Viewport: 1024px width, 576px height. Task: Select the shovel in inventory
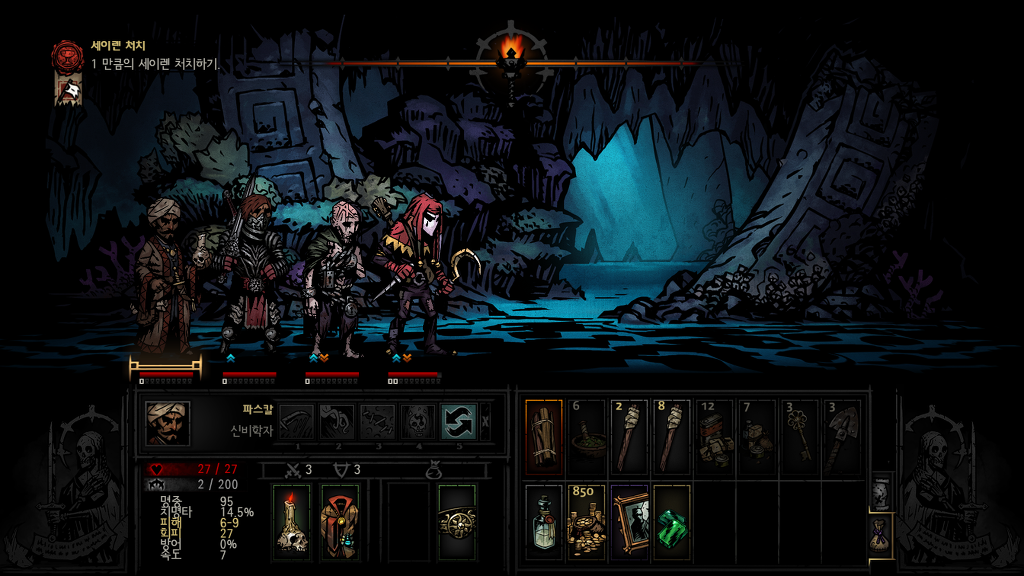[841, 436]
